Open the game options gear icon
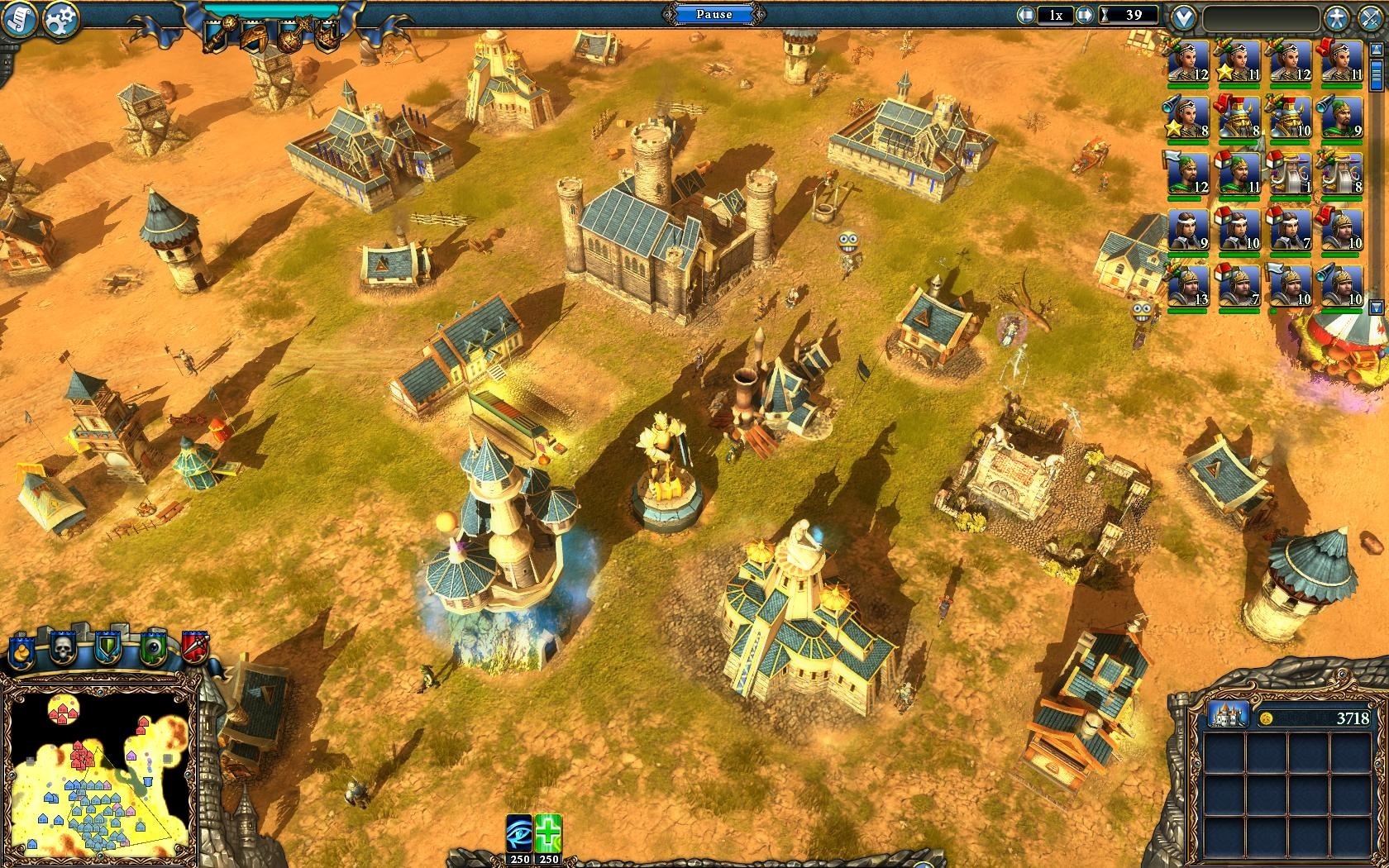 click(x=59, y=18)
